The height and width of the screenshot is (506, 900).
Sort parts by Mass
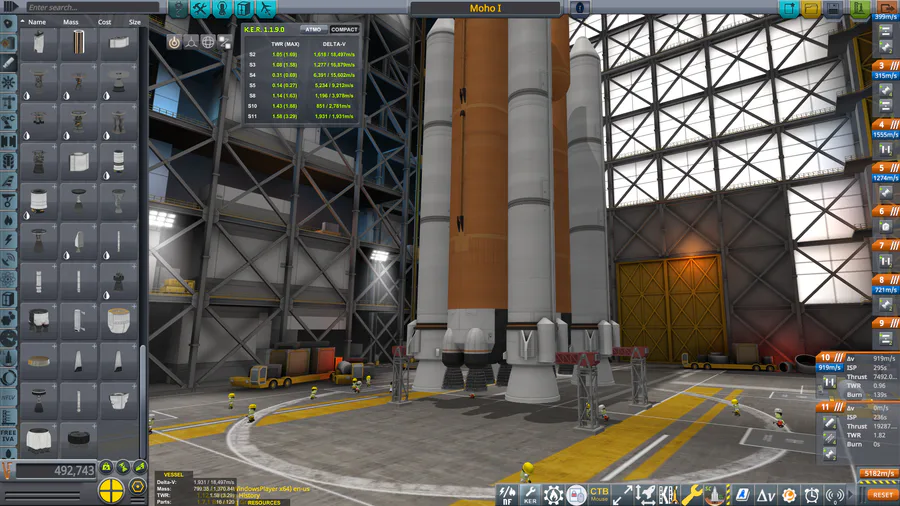[70, 21]
